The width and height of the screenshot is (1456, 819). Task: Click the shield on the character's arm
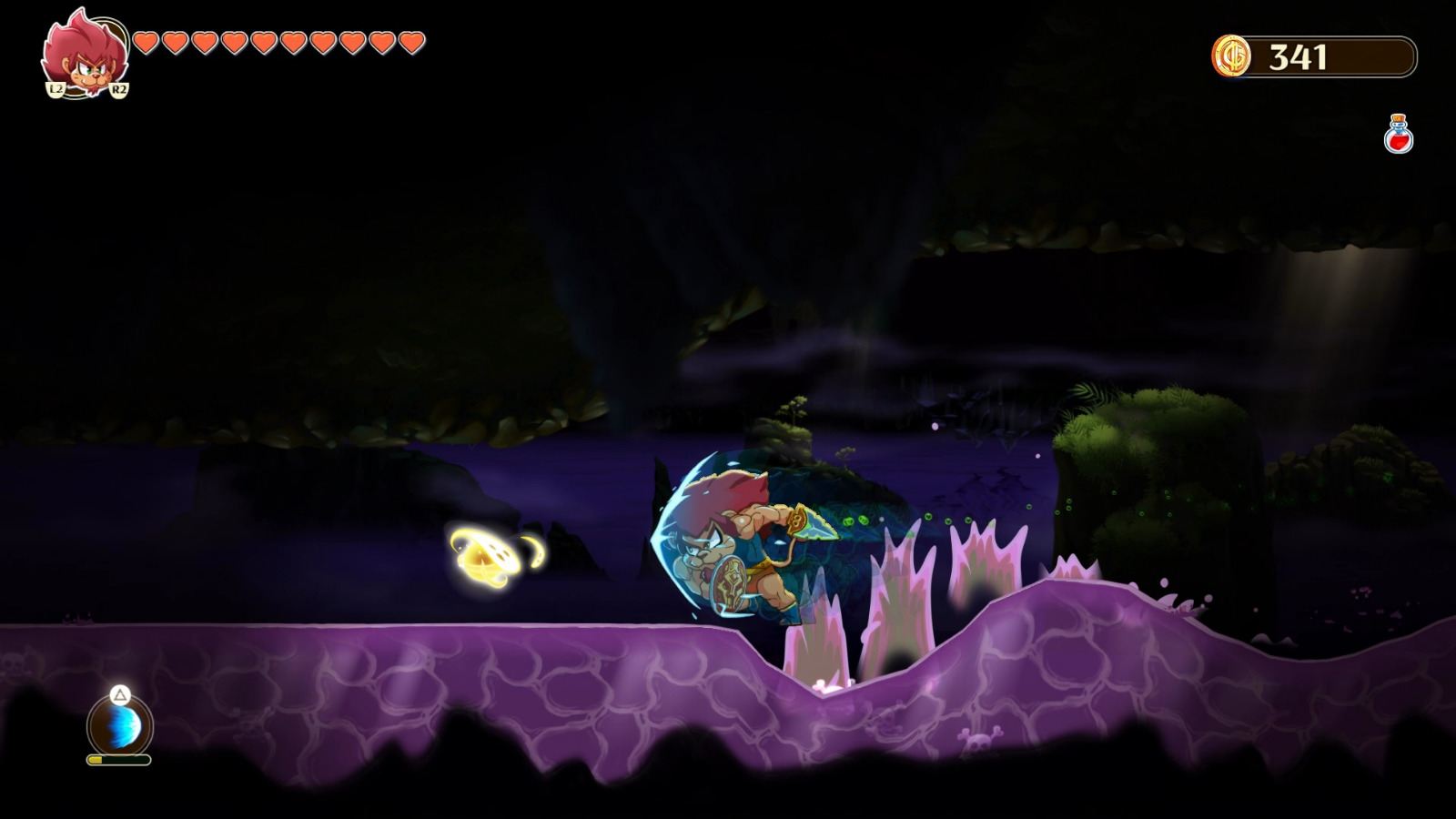pos(728,581)
